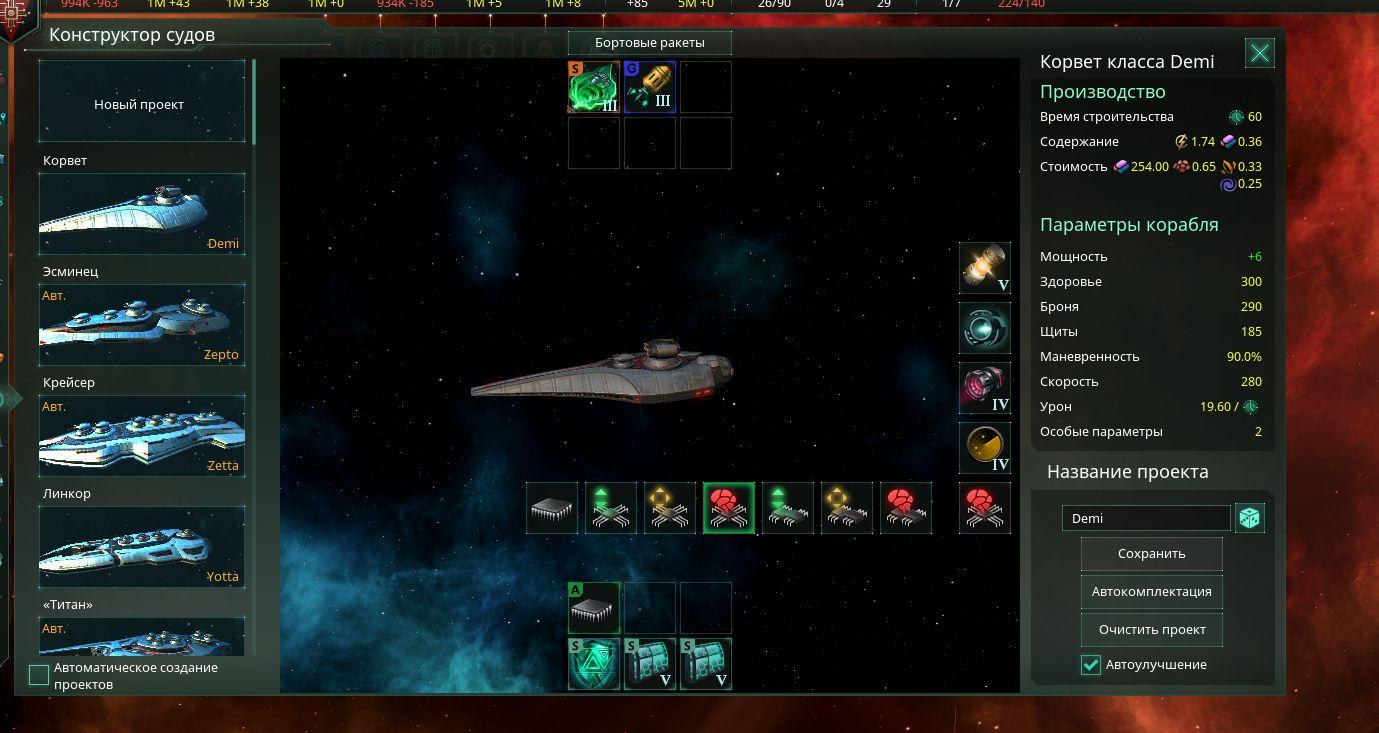Select the Demi corvette design
This screenshot has height=733, width=1379.
[141, 214]
